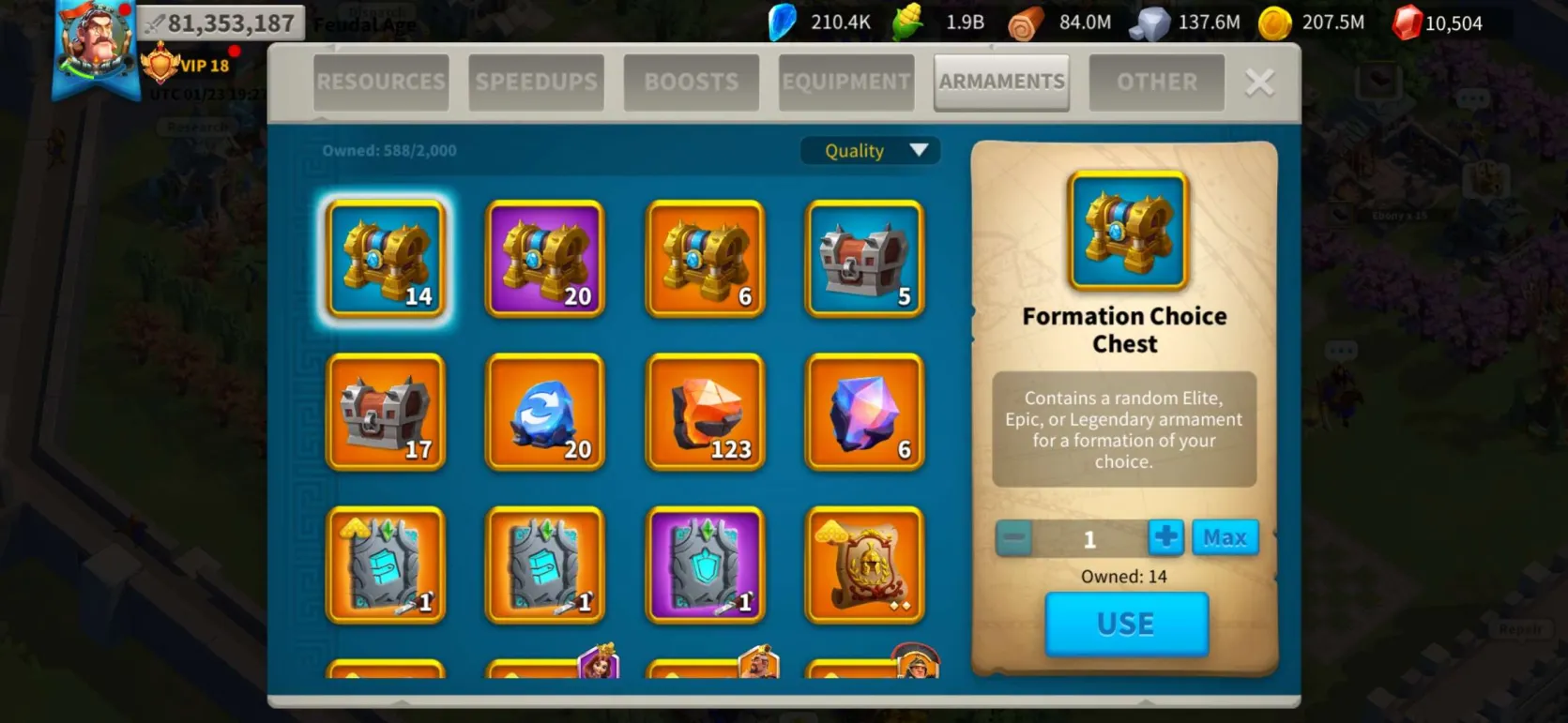Open the governor profile portrait
Screen dimensions: 1568x723
point(94,42)
